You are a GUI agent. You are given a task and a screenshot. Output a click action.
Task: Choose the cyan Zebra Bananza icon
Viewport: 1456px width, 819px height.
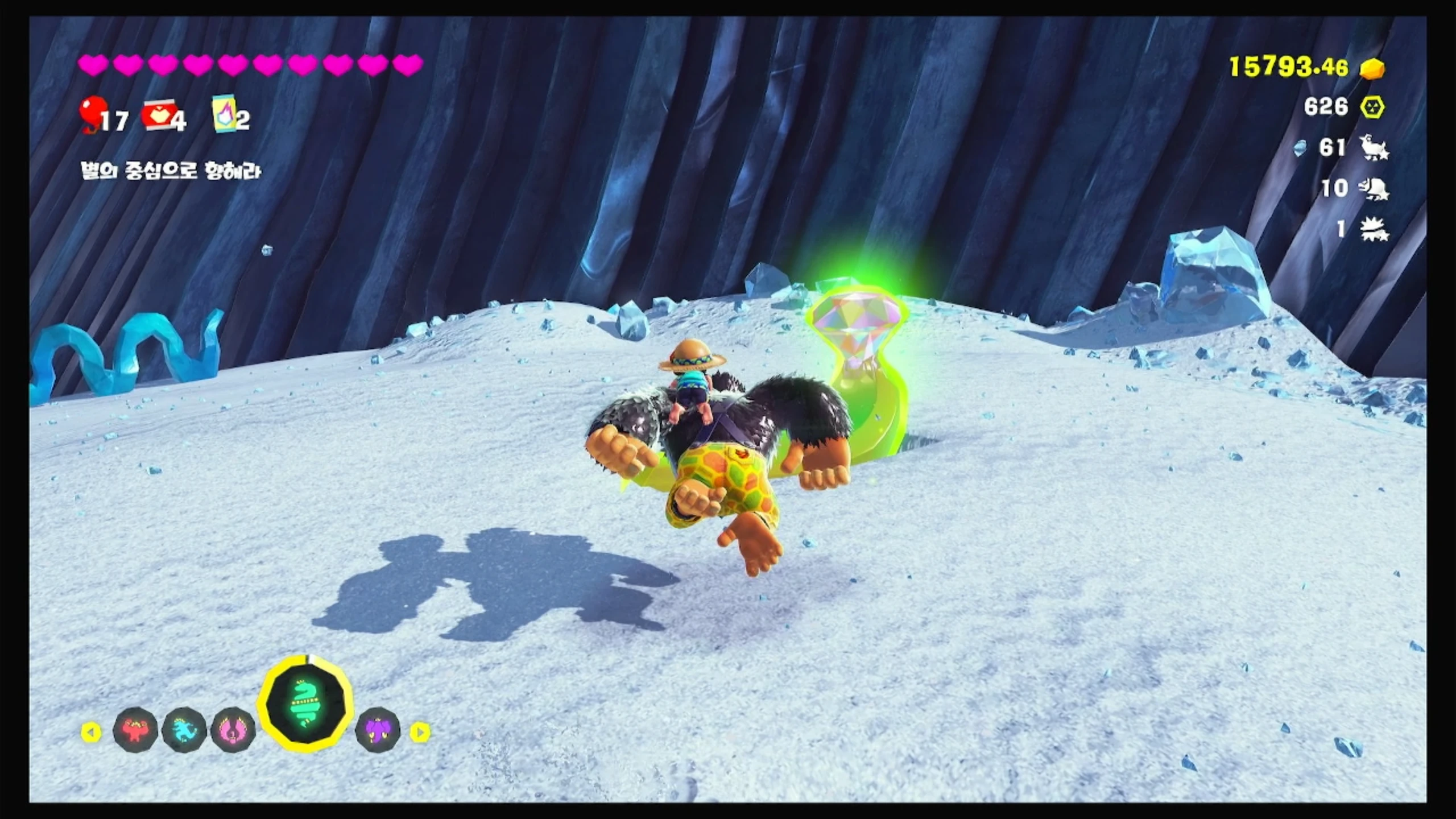pyautogui.click(x=184, y=730)
